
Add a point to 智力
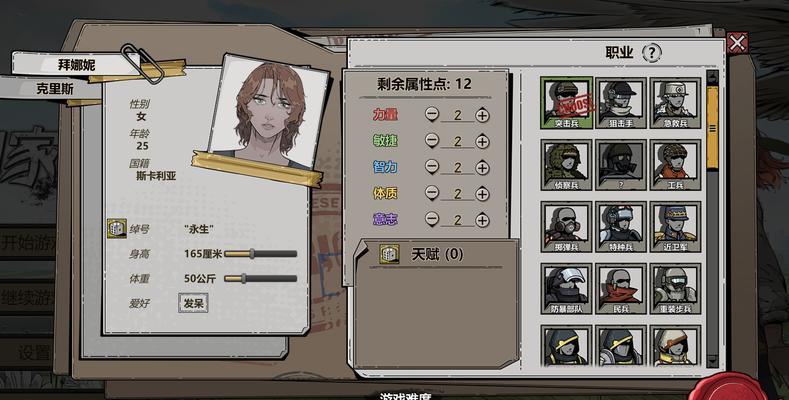pos(482,167)
